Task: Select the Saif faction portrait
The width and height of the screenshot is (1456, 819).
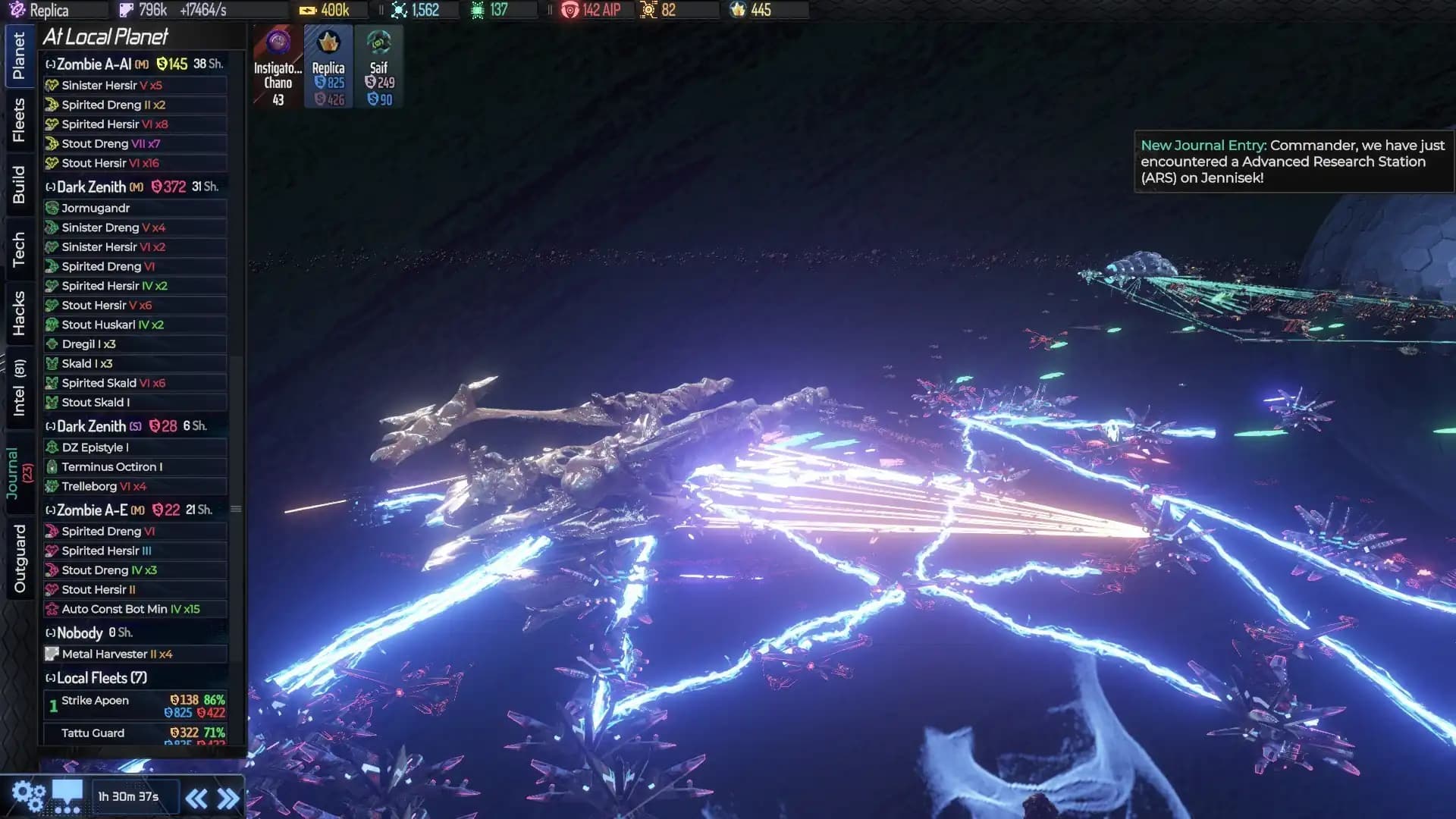Action: point(378,42)
